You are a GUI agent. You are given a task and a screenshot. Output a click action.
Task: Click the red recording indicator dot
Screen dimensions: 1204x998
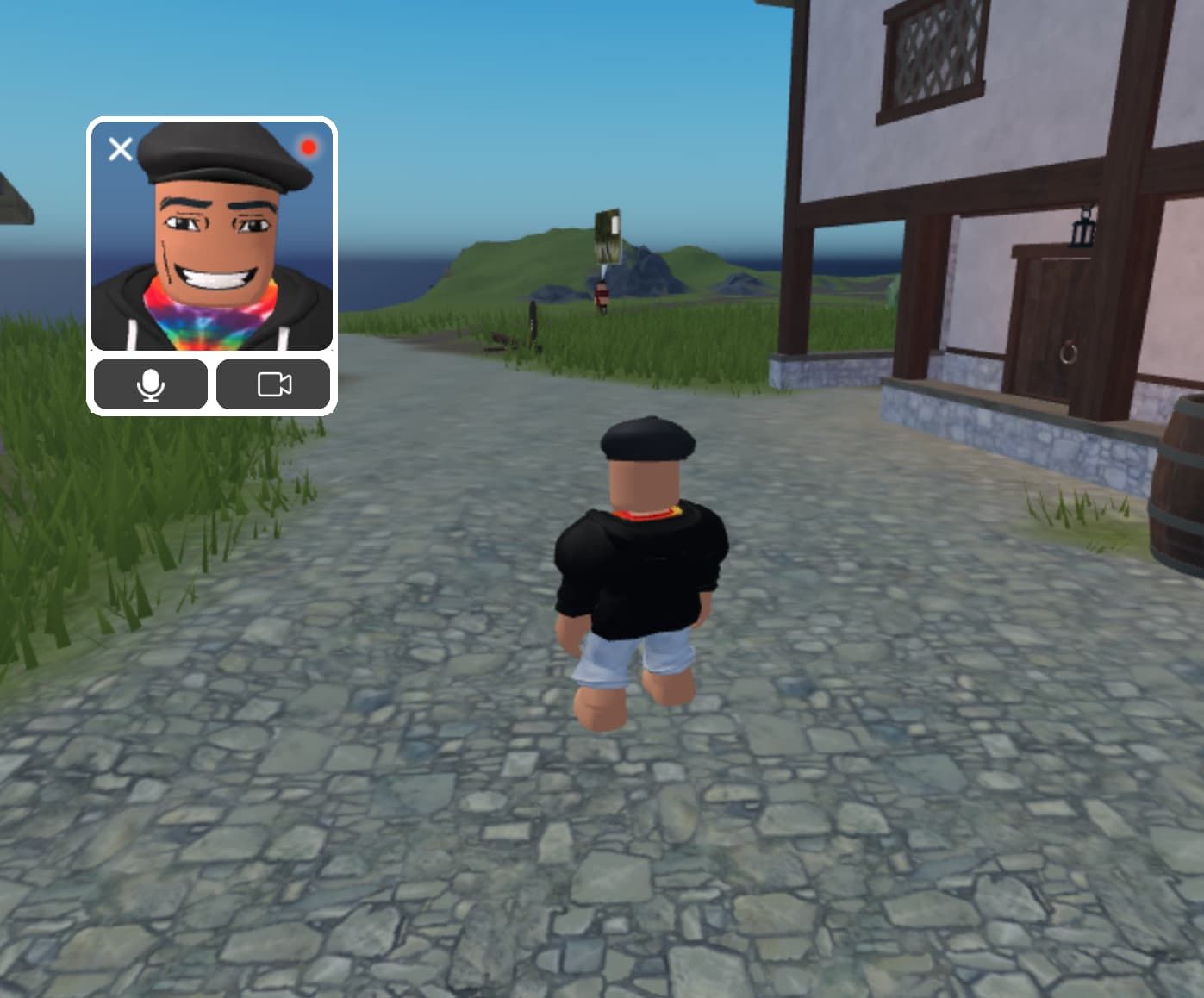[309, 148]
